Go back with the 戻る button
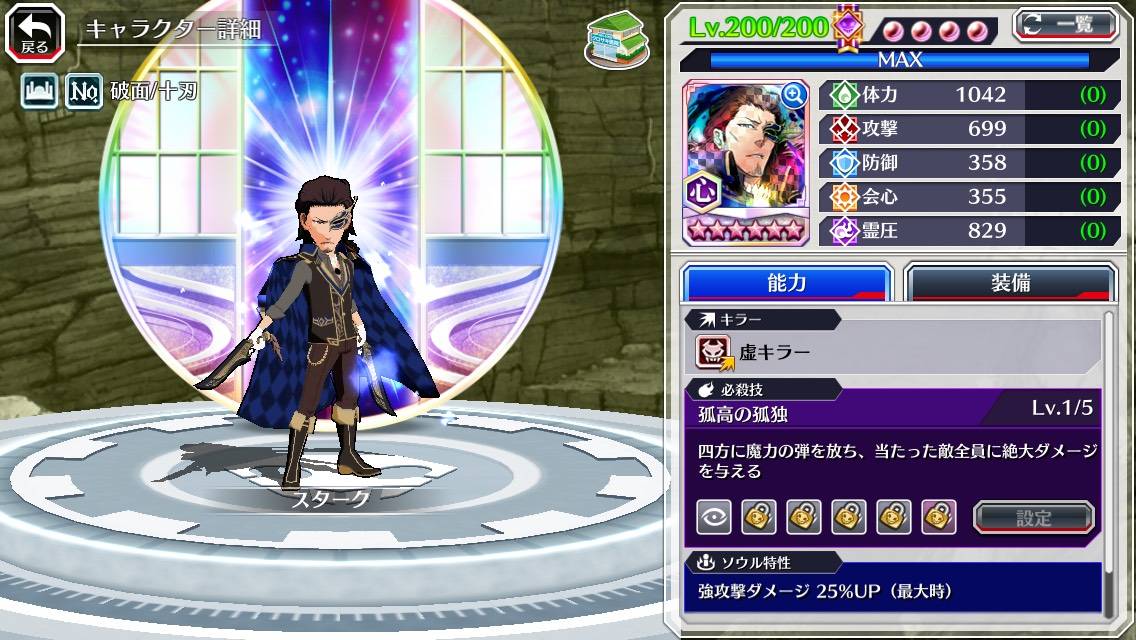Viewport: 1136px width, 640px height. click(35, 33)
